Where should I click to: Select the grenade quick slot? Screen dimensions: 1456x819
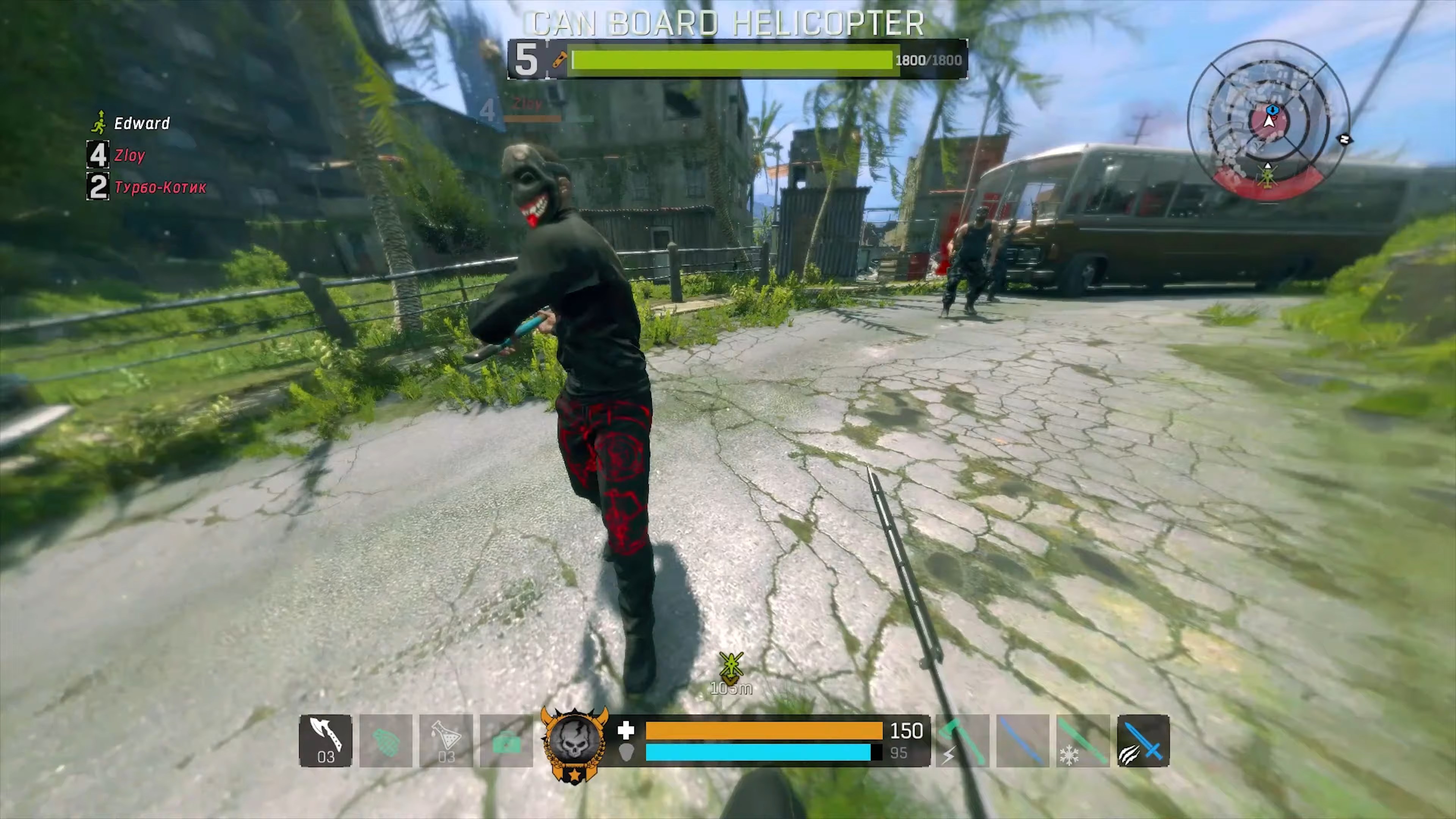point(386,741)
